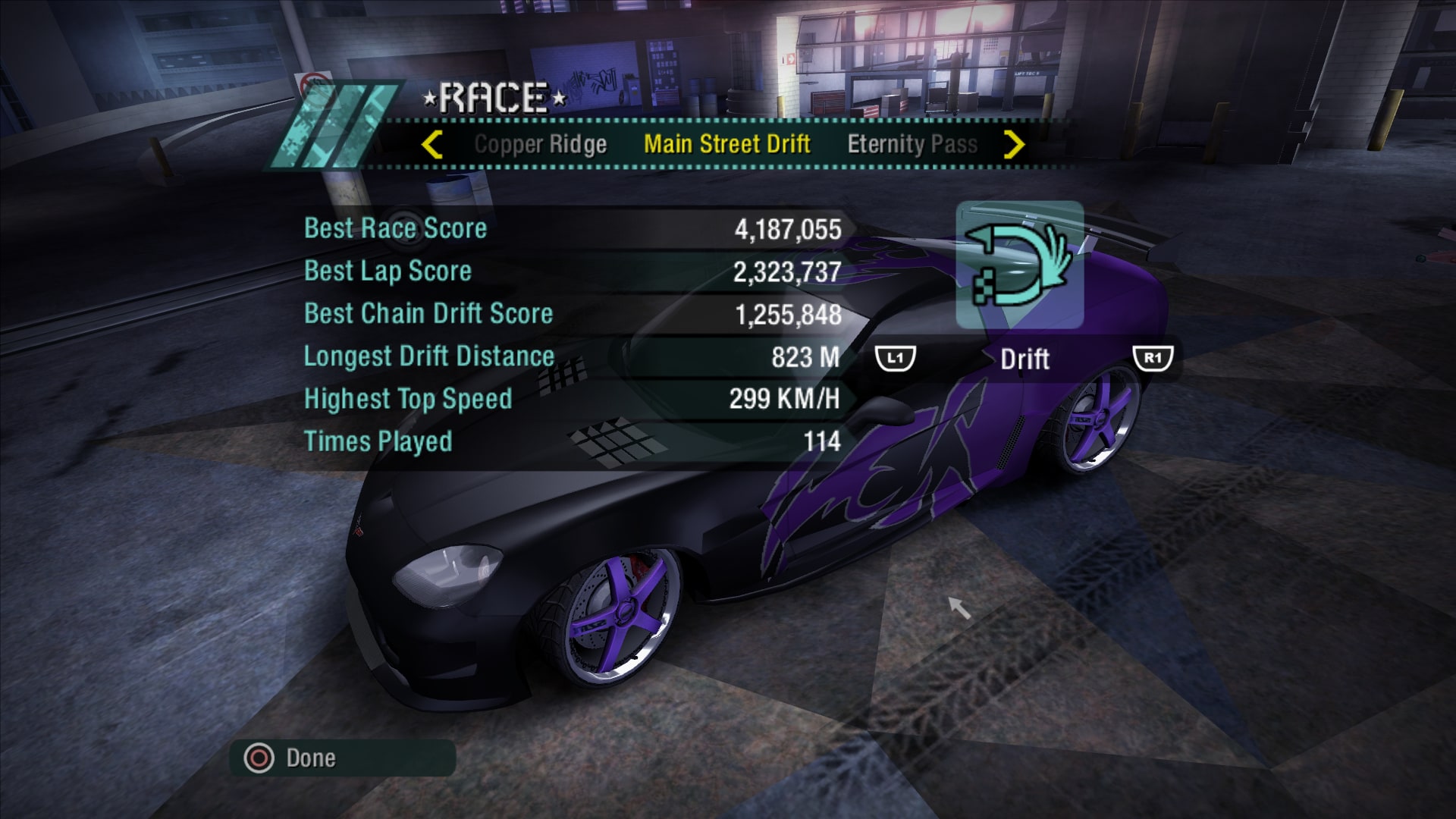The width and height of the screenshot is (1456, 819).
Task: Select the Drift race mode icon
Action: 1019,265
